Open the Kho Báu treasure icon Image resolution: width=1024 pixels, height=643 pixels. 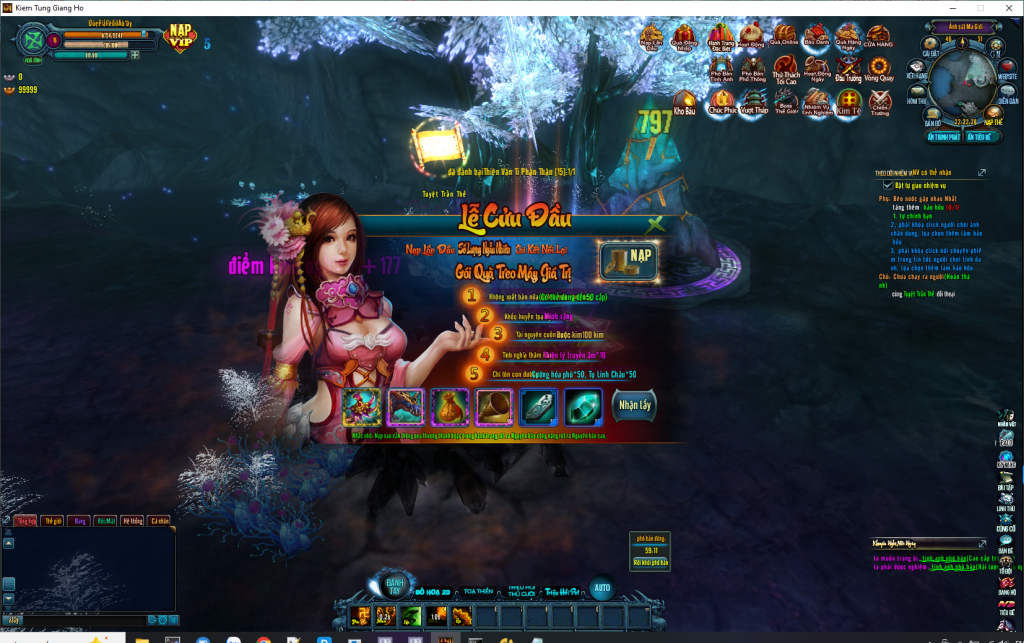[685, 101]
